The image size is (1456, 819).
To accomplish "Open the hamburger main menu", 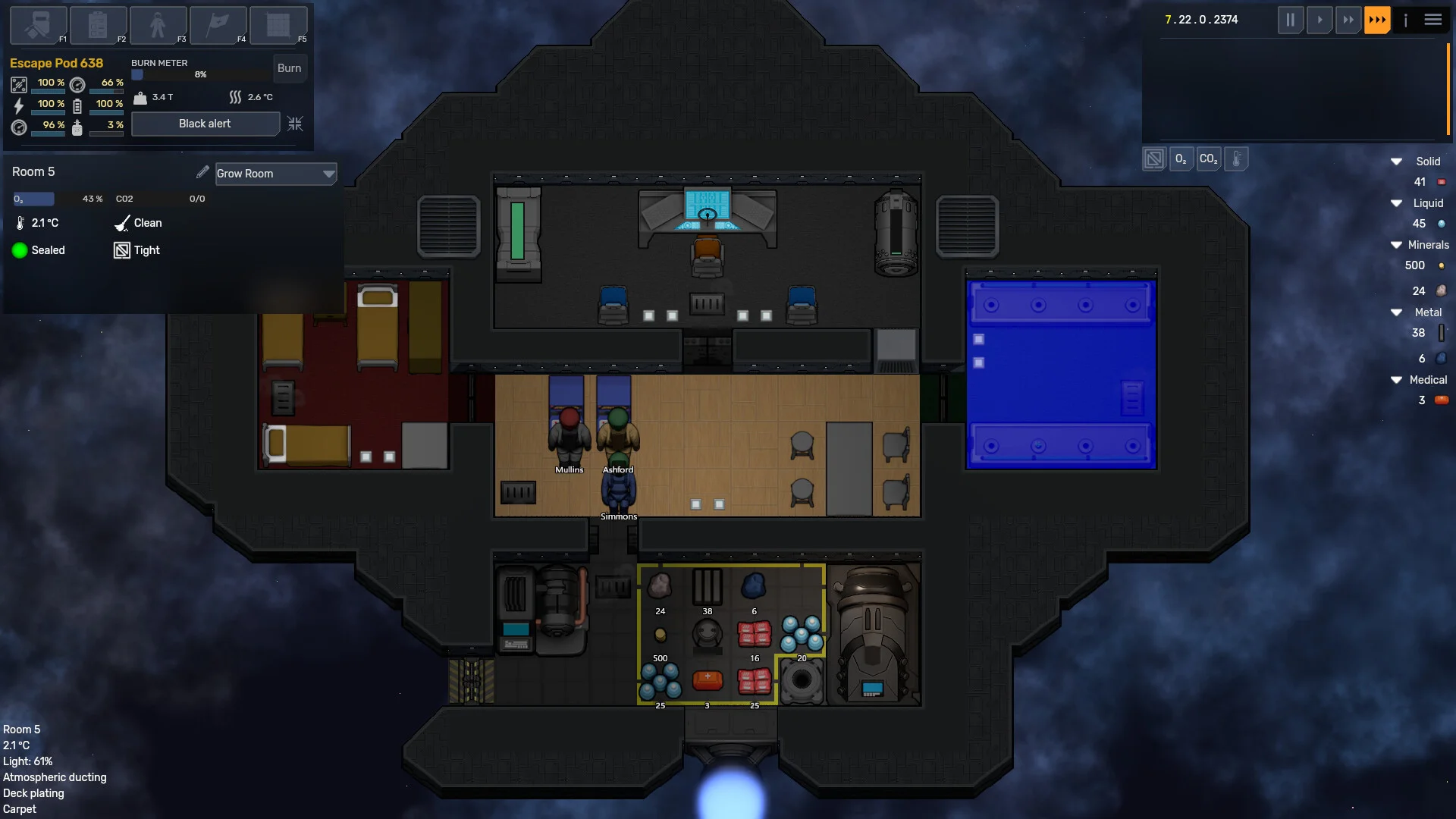I will [x=1433, y=20].
